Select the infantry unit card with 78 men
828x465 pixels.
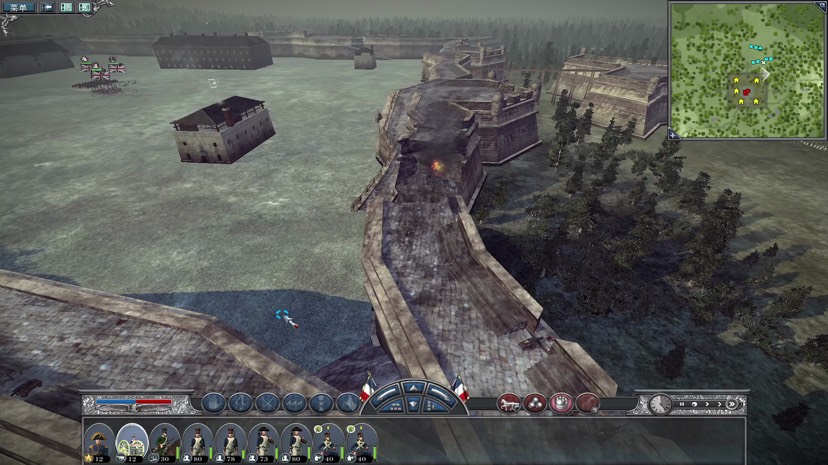[231, 440]
